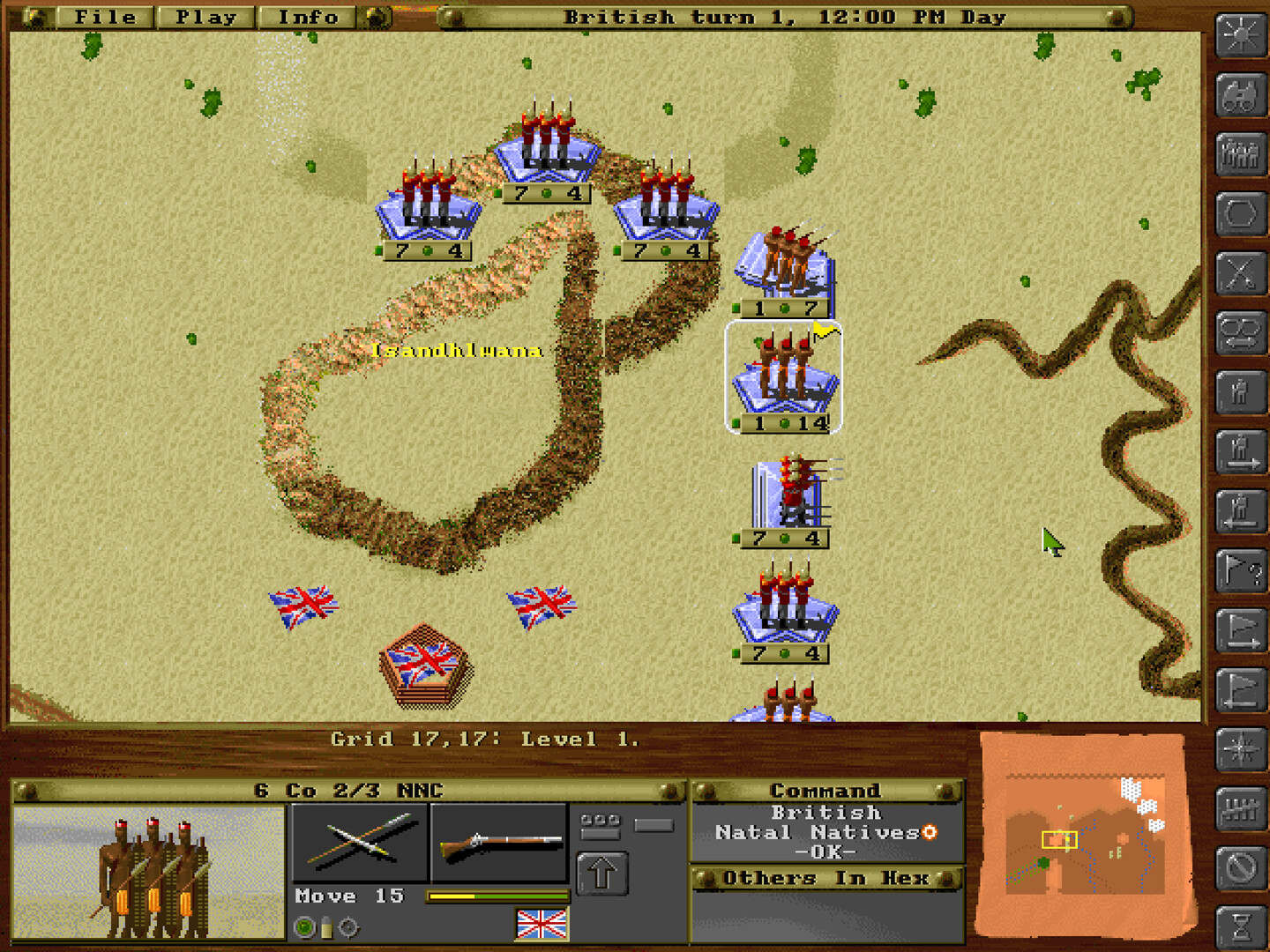The height and width of the screenshot is (952, 1270).
Task: Toggle the crosshair targeting indicator in unit panel
Action: (x=348, y=927)
